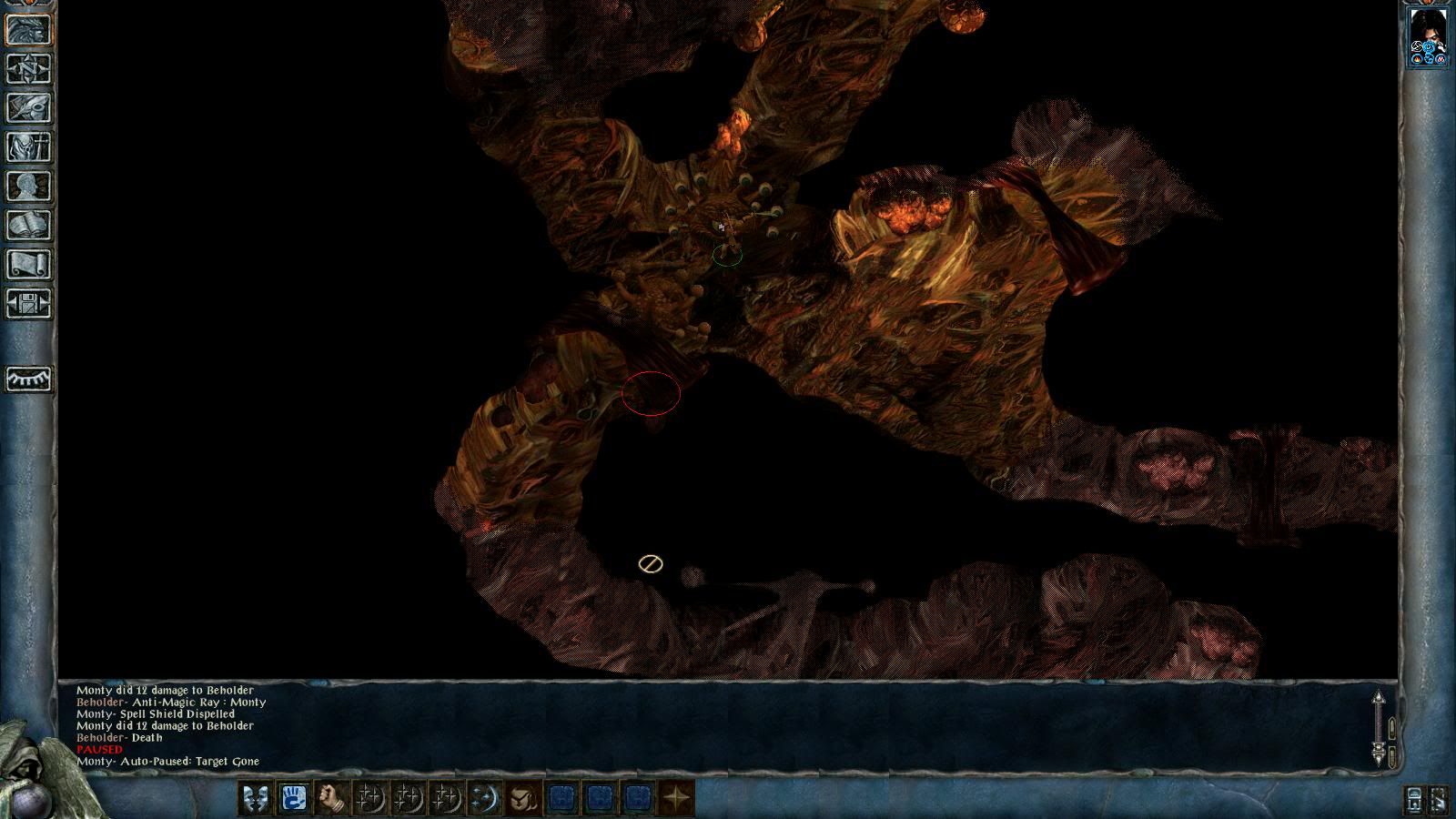Open the use item bag button
Image resolution: width=1456 pixels, height=819 pixels.
[523, 799]
